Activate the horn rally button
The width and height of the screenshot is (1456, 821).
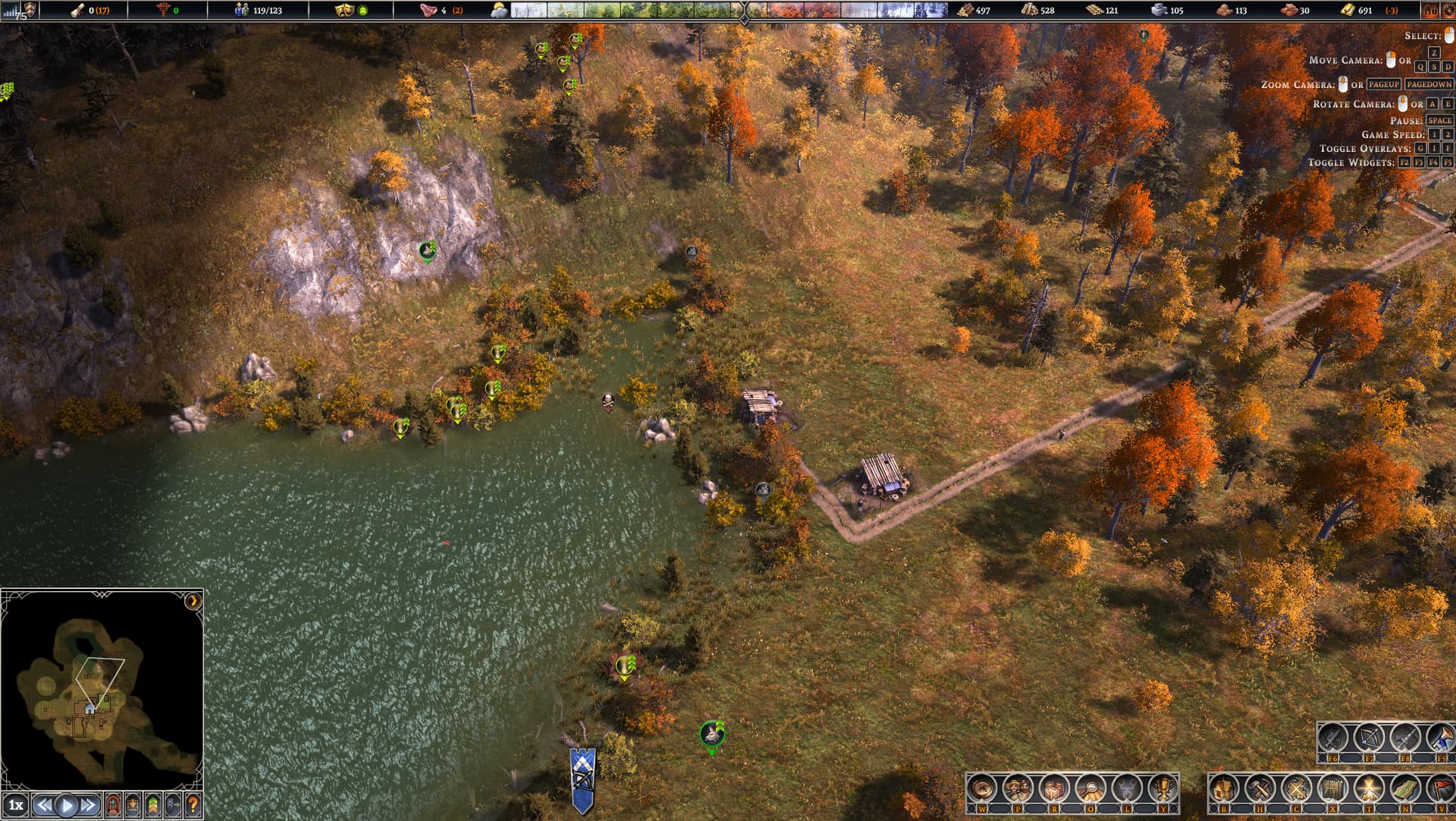[1440, 738]
